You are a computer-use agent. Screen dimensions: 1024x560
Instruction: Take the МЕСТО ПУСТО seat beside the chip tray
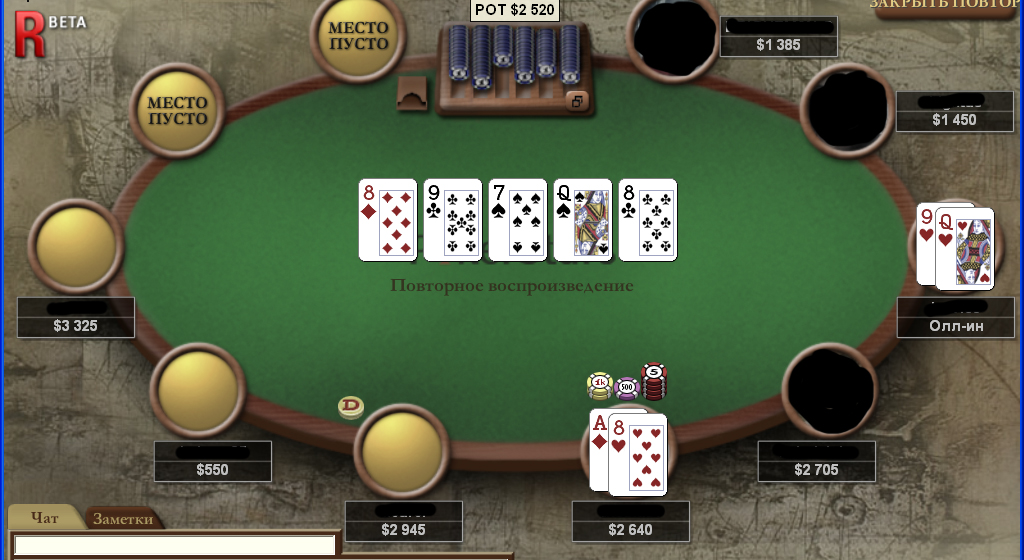tap(358, 36)
